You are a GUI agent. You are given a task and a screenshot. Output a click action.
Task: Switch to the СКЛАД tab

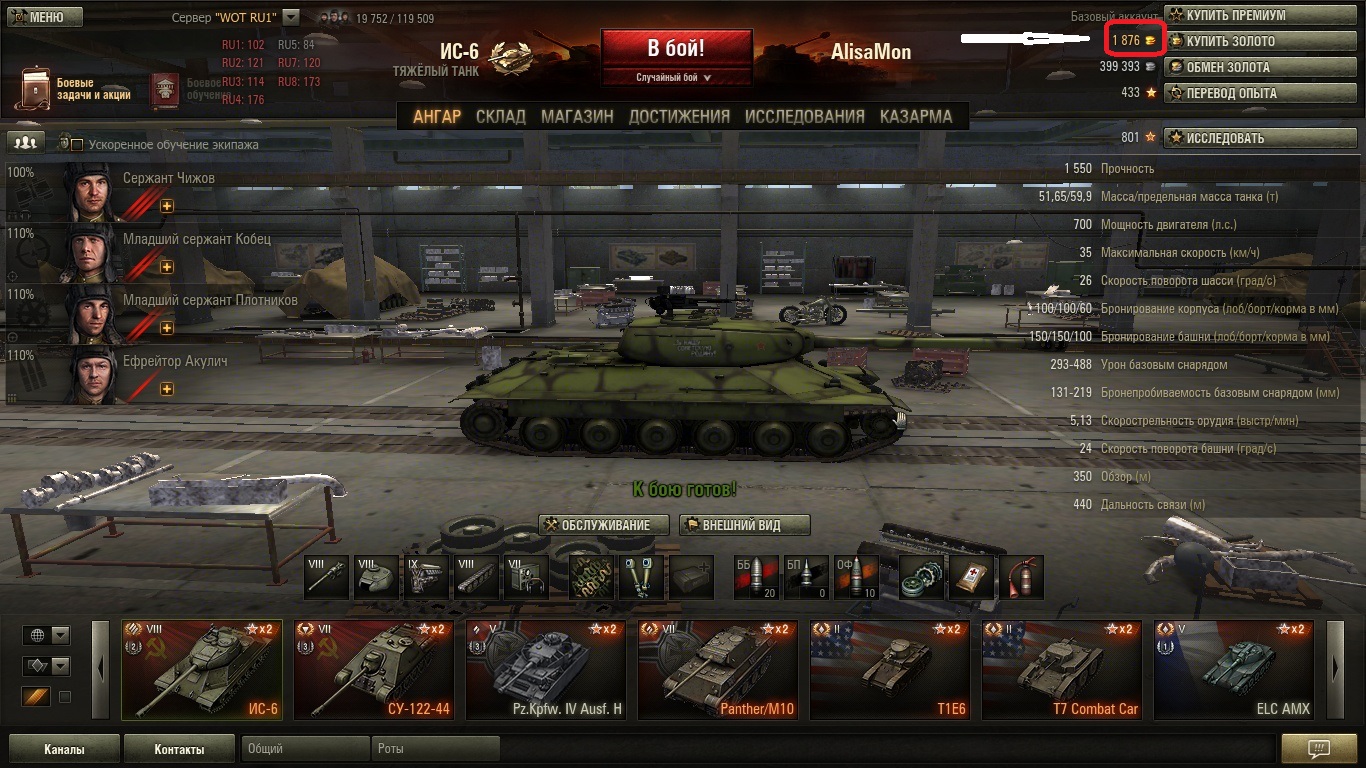click(x=500, y=116)
